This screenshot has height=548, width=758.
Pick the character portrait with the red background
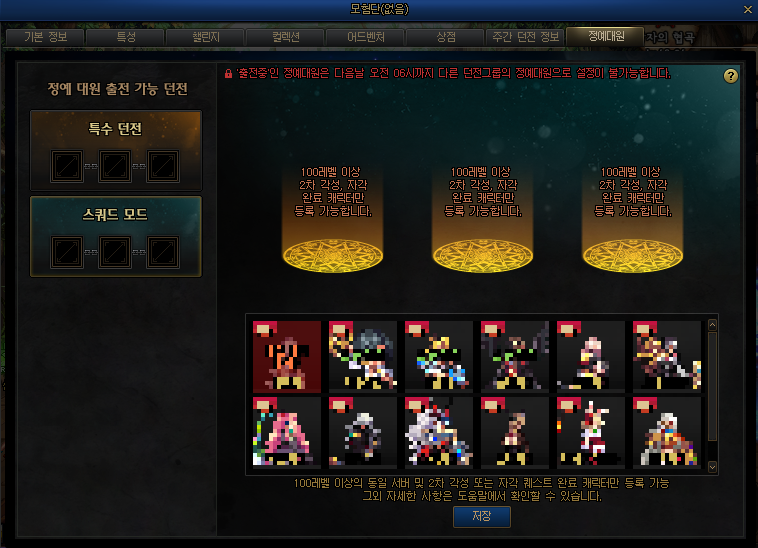[287, 356]
